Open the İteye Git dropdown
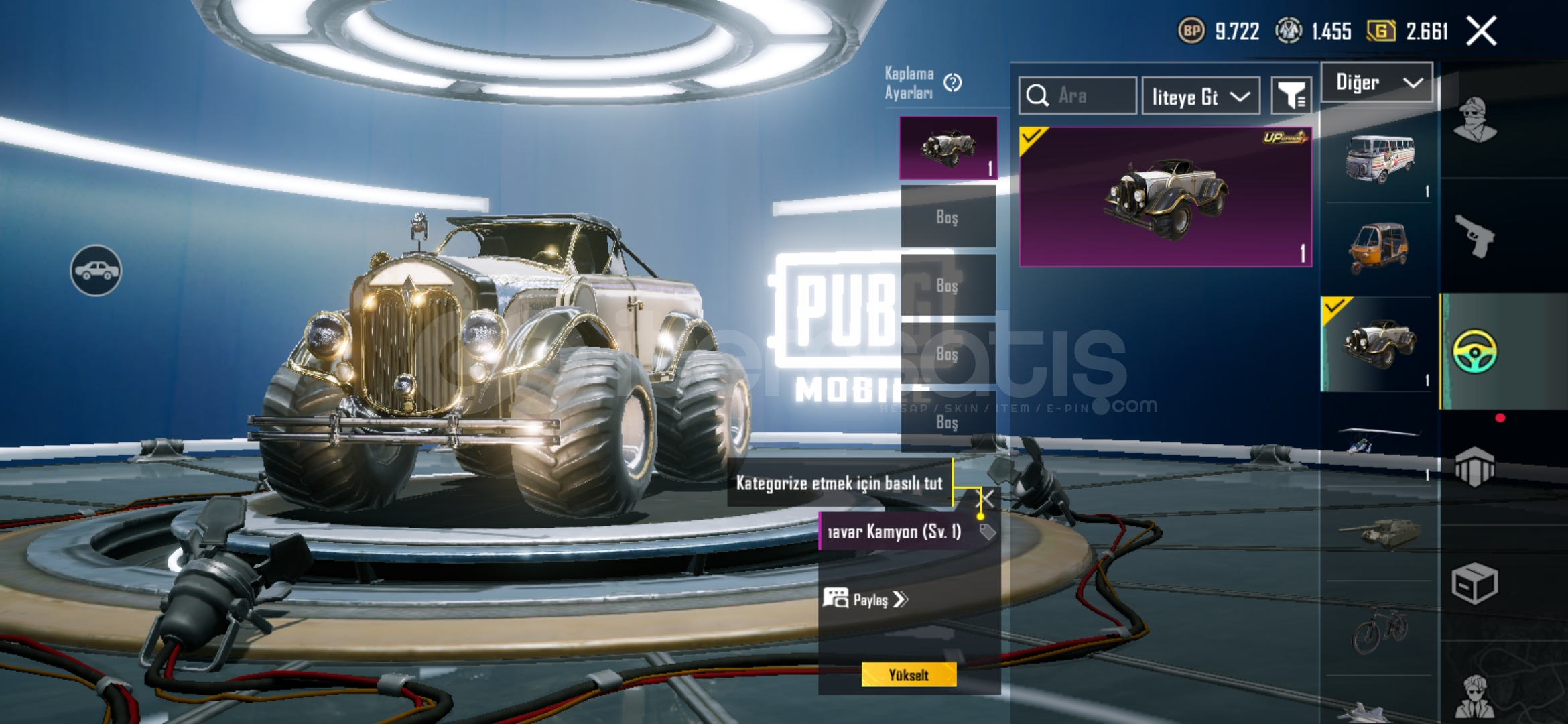This screenshot has width=1568, height=724. [x=1201, y=97]
